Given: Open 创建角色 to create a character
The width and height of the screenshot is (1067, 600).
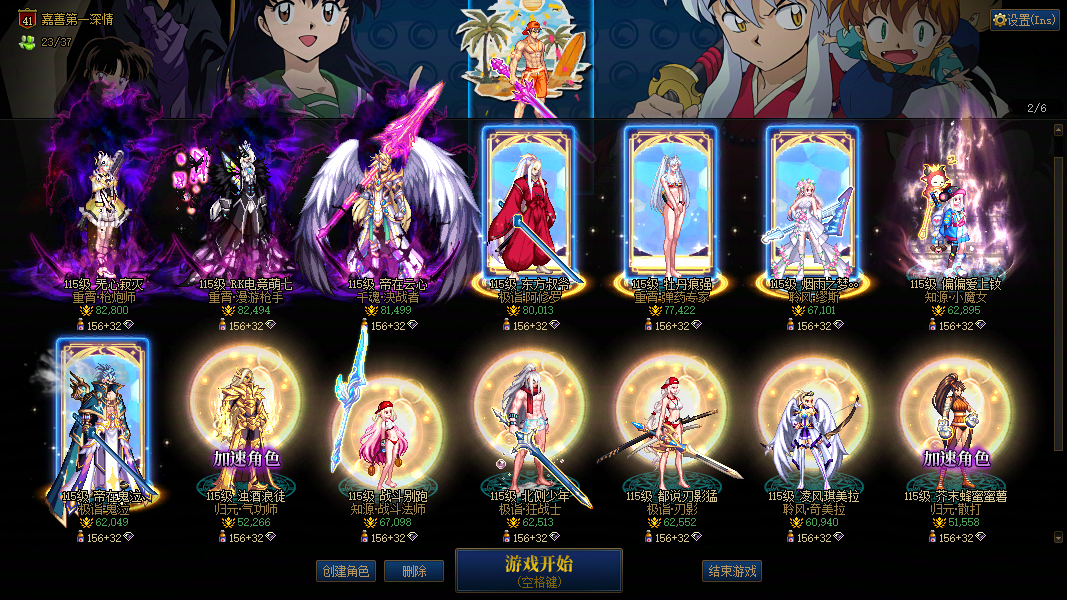Looking at the screenshot, I should (x=346, y=571).
